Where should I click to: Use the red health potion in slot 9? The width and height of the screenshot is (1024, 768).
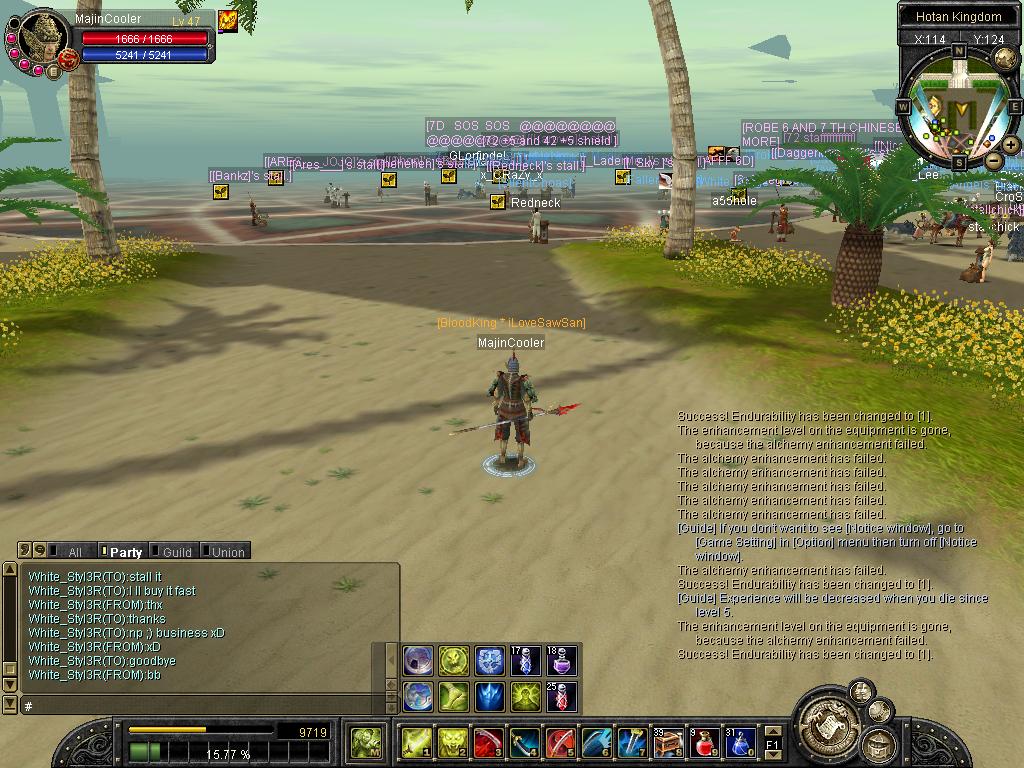click(705, 743)
